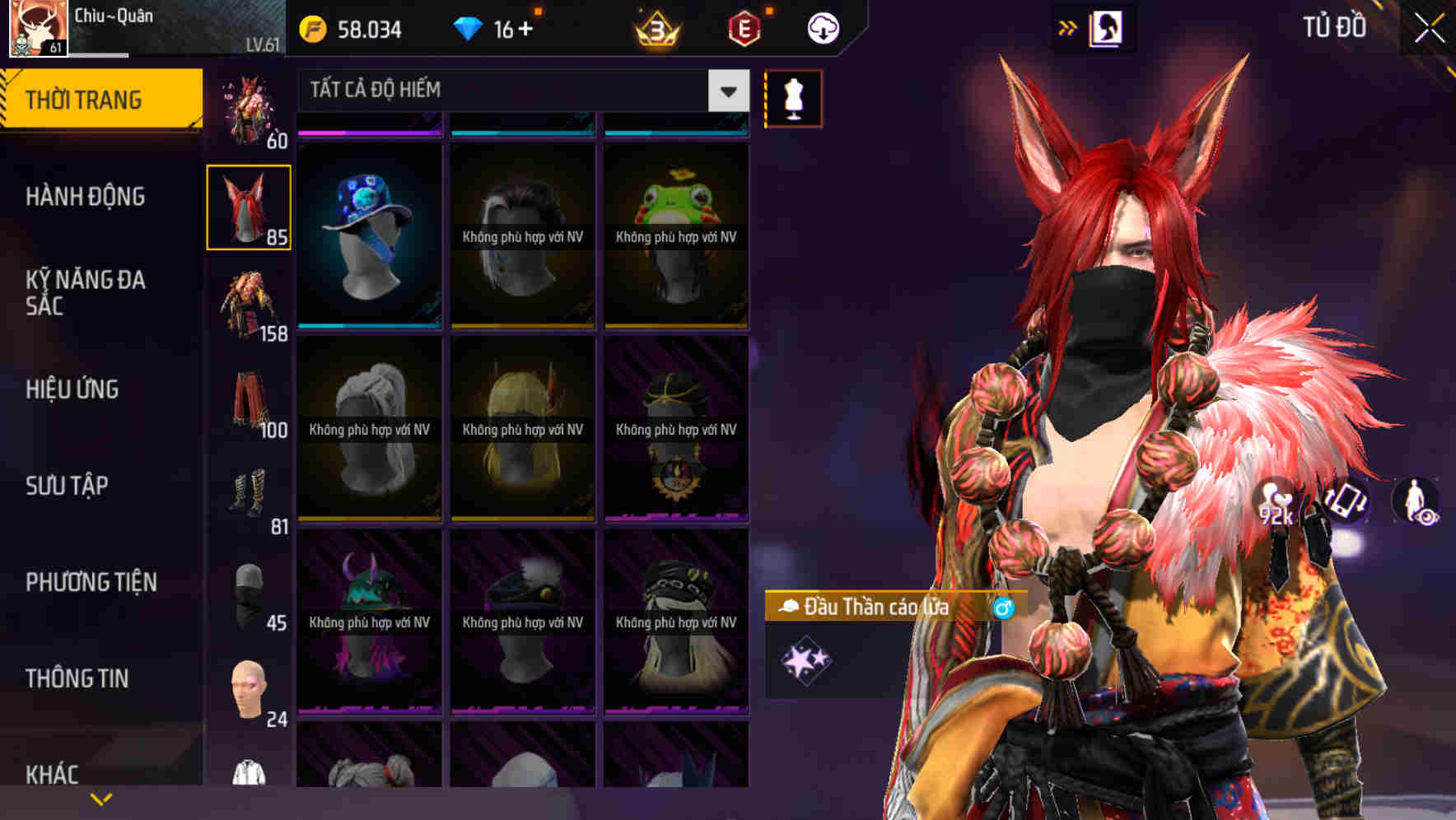
Task: Select the mannequin icon beside rarity filter
Action: point(792,98)
